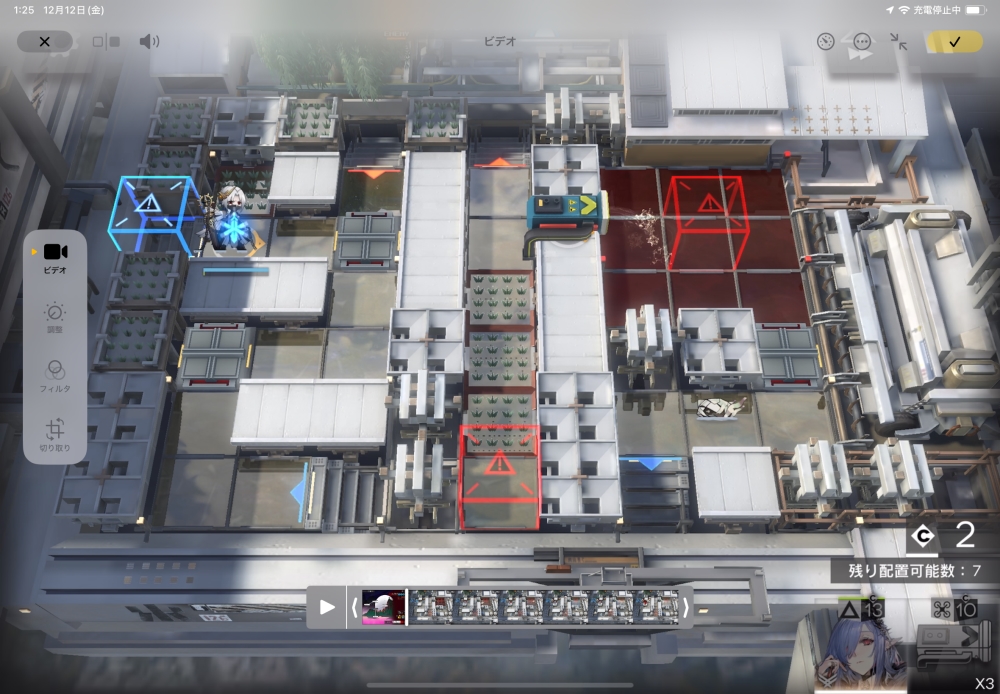Select the フィルタ filter tab
Viewport: 1000px width, 694px height.
pos(55,375)
